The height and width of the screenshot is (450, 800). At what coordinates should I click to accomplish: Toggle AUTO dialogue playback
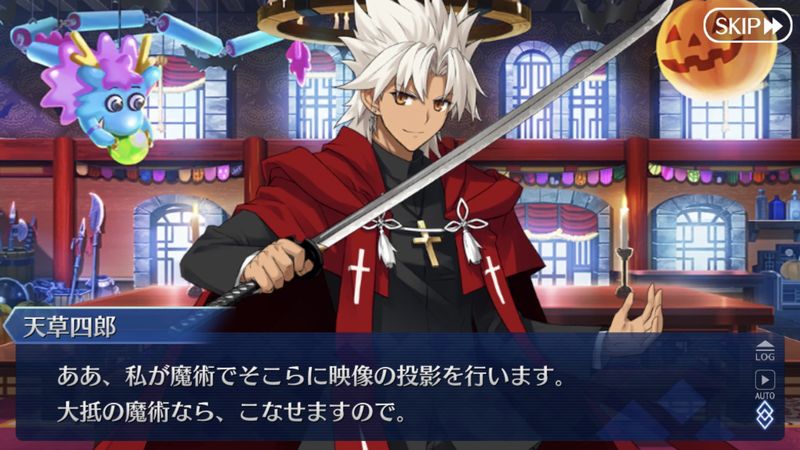point(767,384)
